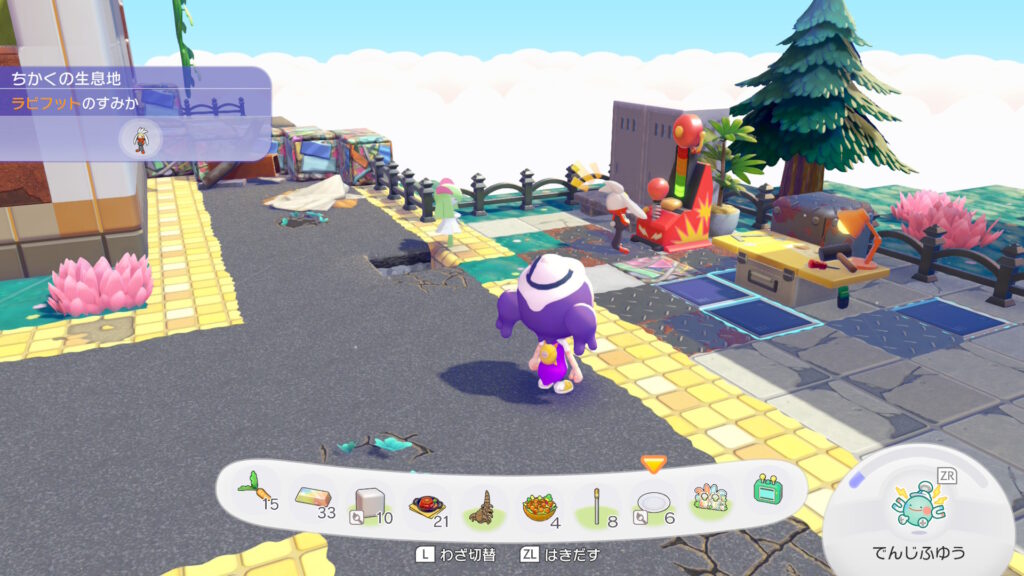Select the flower bed item slot
This screenshot has height=576, width=1024.
click(x=711, y=496)
